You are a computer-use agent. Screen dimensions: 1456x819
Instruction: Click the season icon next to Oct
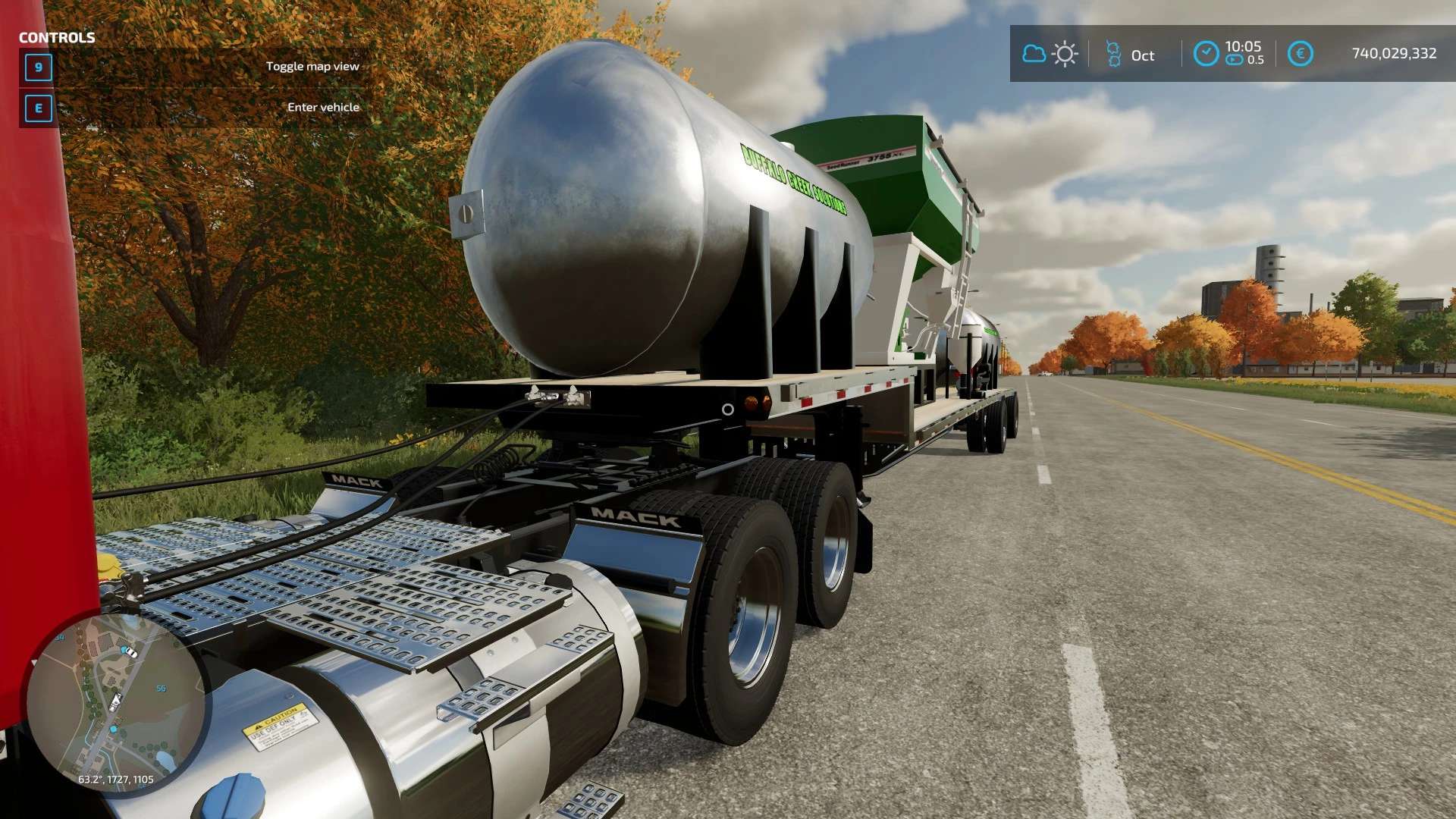(1113, 55)
